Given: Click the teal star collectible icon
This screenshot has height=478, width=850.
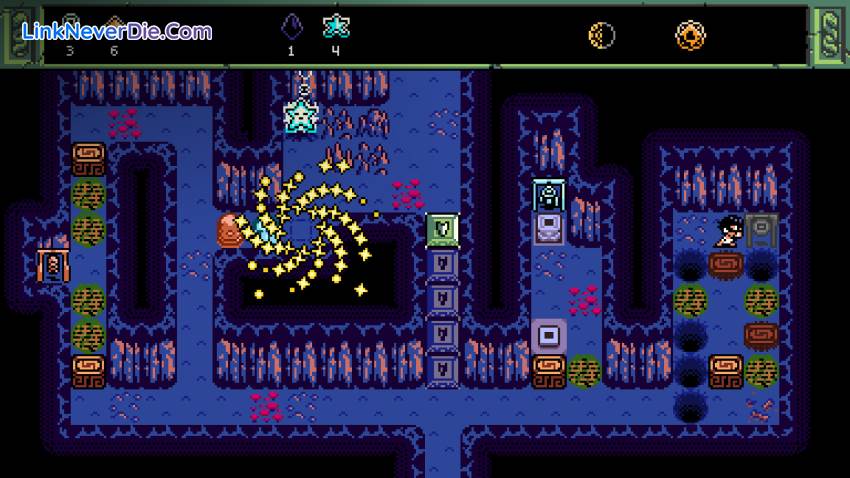Looking at the screenshot, I should coord(335,28).
